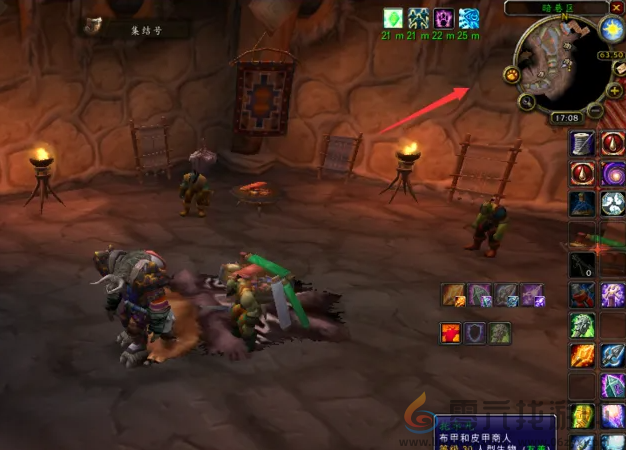
Task: Use the white pinwheel ability slot
Action: click(613, 204)
